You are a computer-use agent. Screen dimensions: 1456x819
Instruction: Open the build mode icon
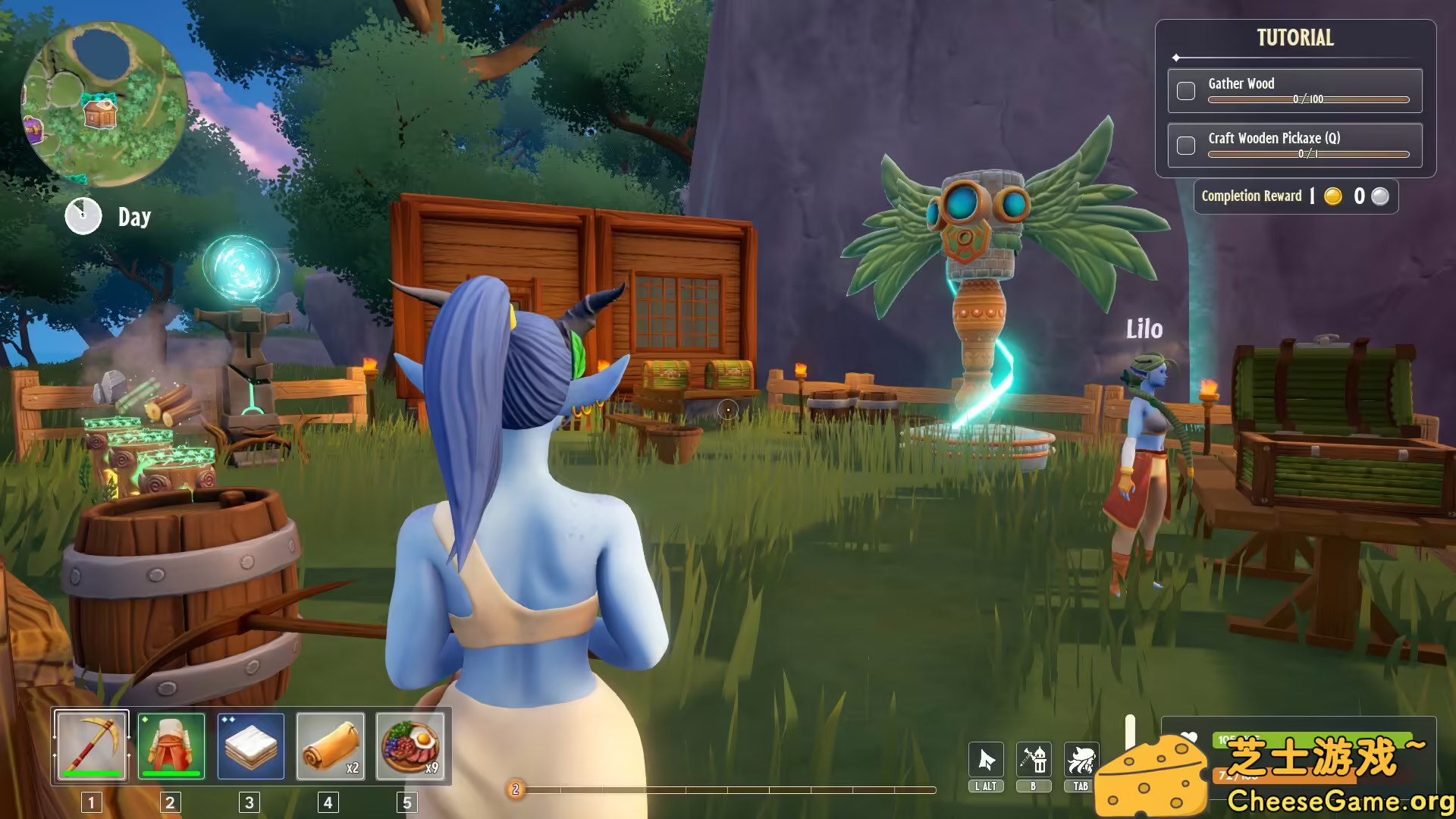click(1034, 760)
